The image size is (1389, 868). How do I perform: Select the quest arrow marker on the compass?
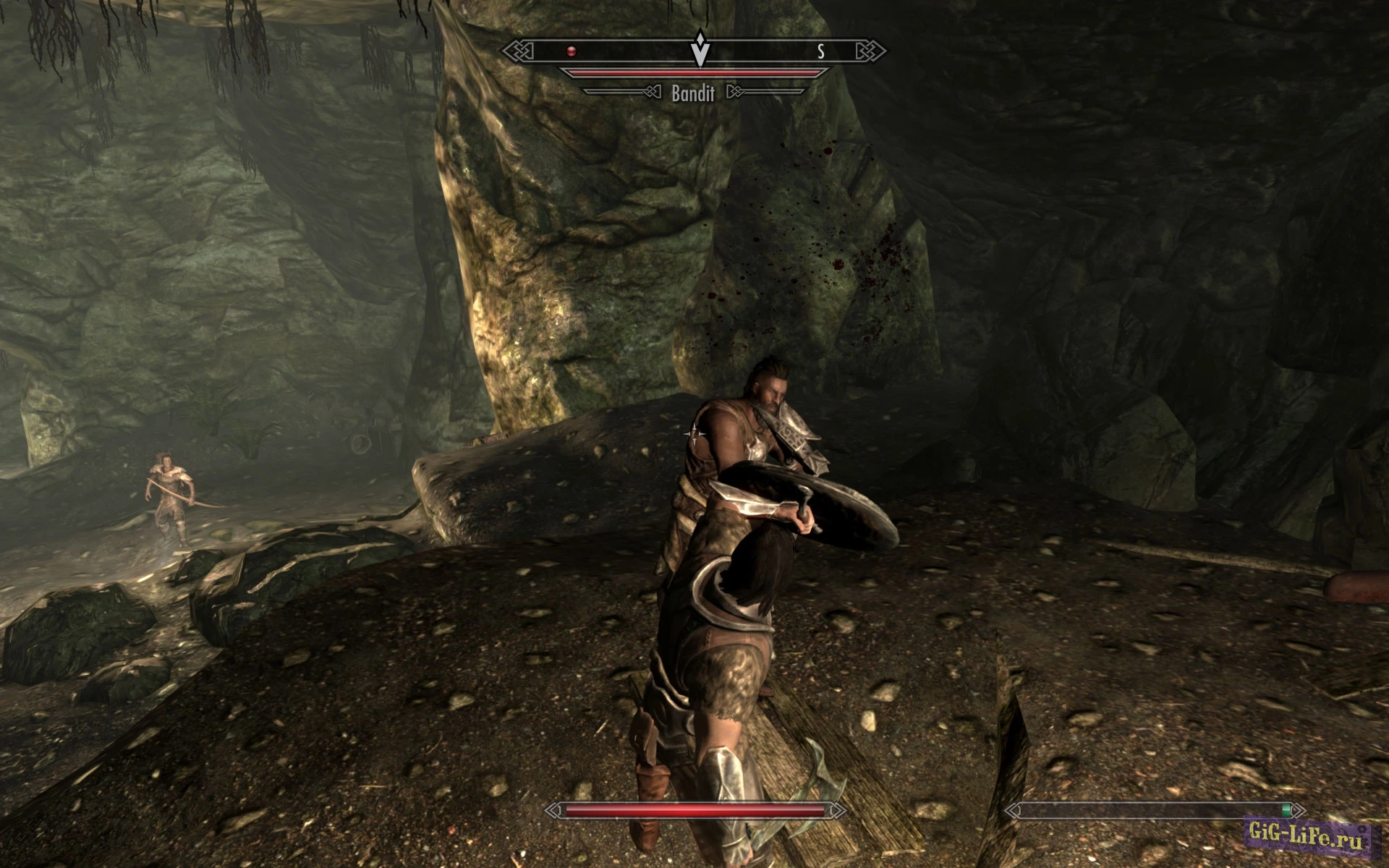700,51
